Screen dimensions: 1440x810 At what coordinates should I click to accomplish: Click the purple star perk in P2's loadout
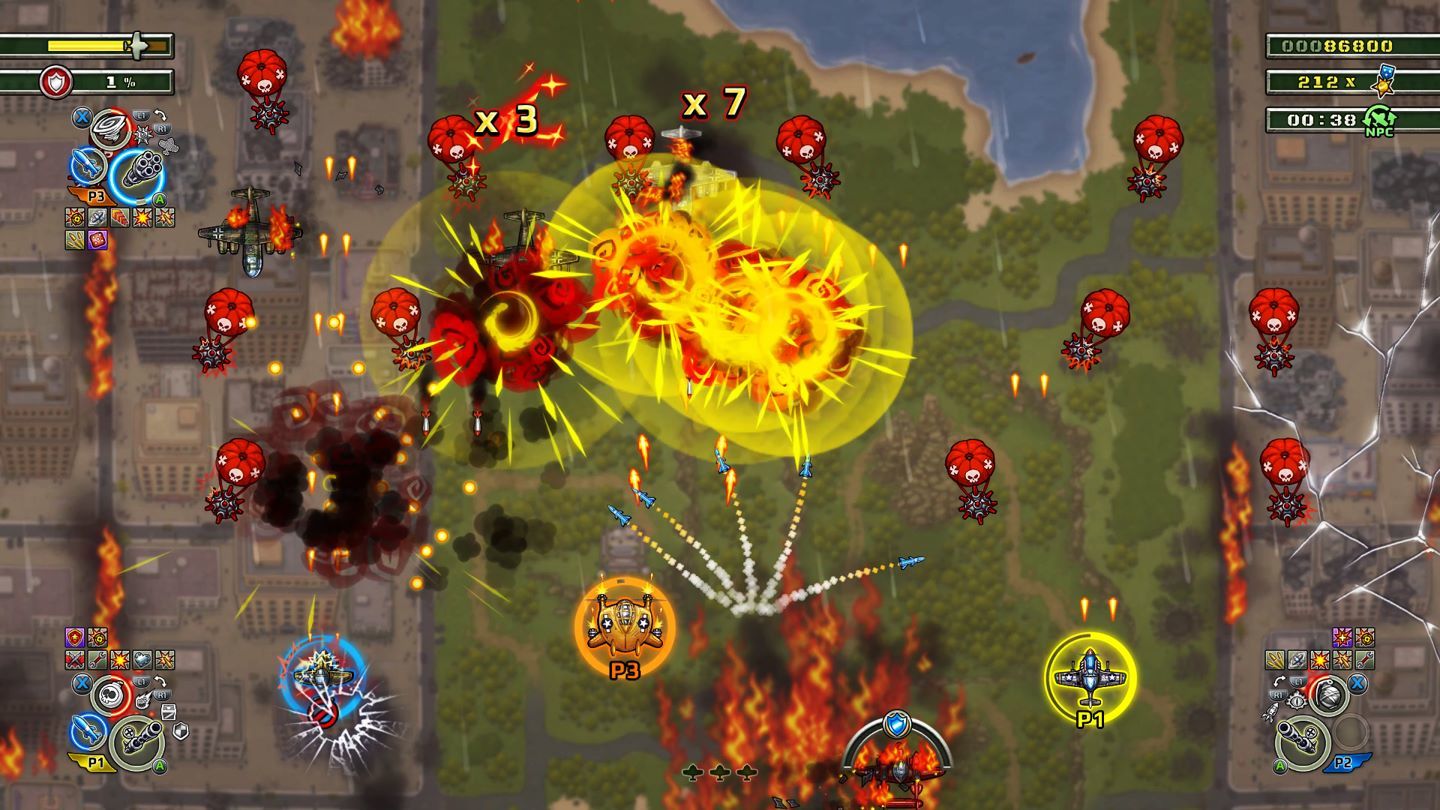[1342, 638]
